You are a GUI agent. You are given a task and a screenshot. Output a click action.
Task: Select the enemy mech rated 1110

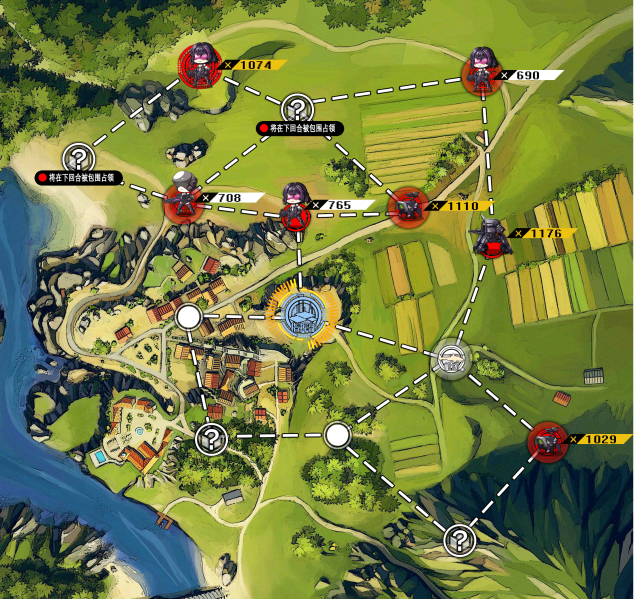tap(406, 207)
